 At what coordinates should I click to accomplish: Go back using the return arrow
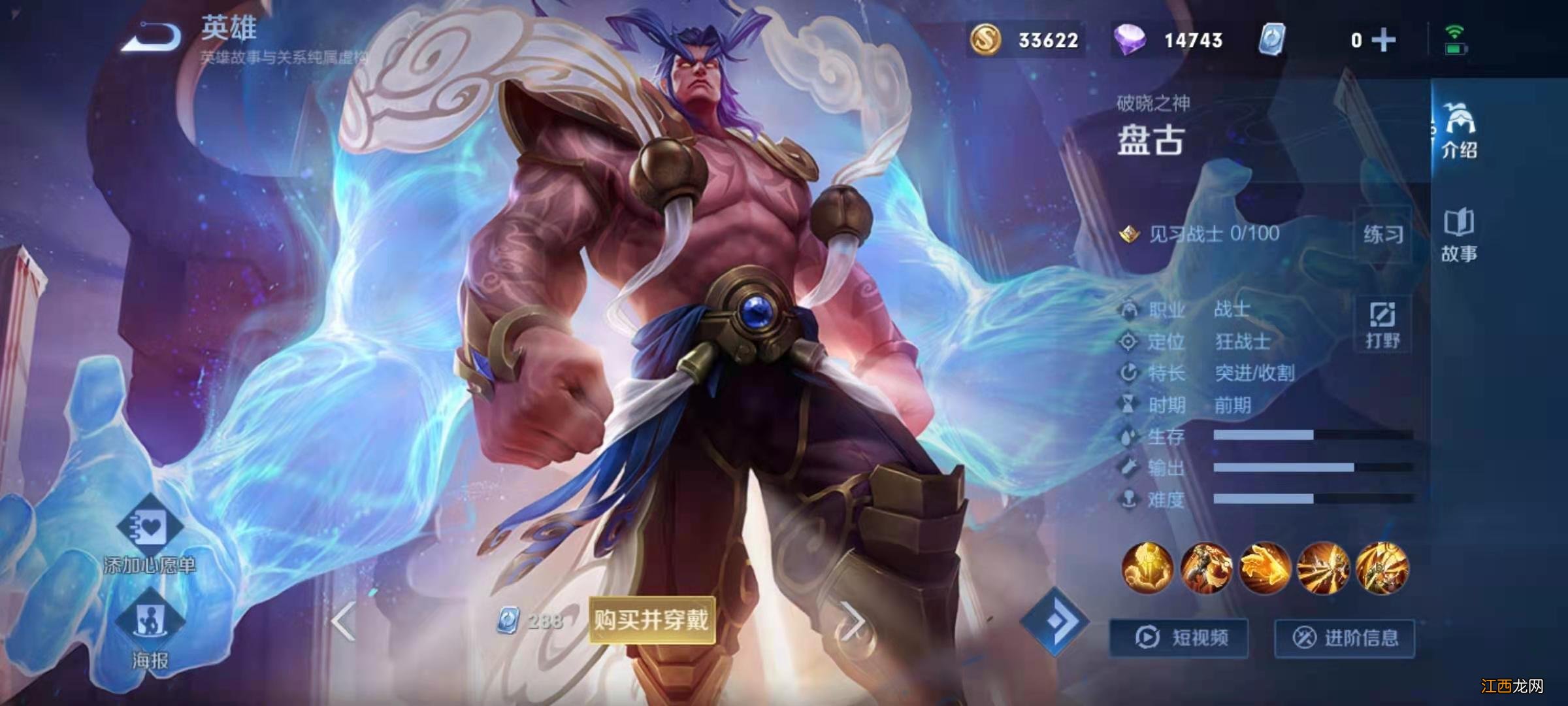pyautogui.click(x=152, y=37)
